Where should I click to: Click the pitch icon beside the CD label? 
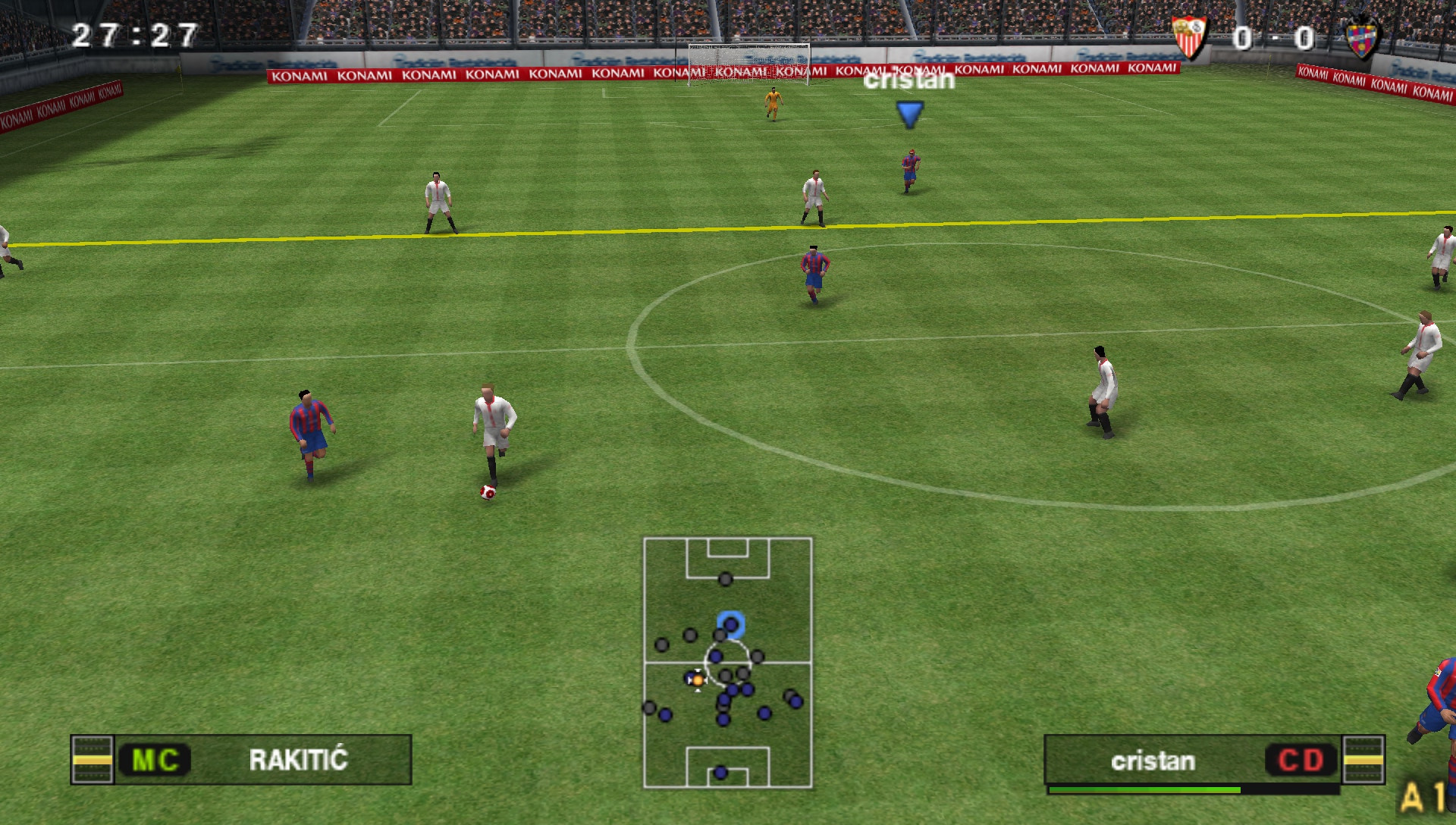tap(1363, 760)
